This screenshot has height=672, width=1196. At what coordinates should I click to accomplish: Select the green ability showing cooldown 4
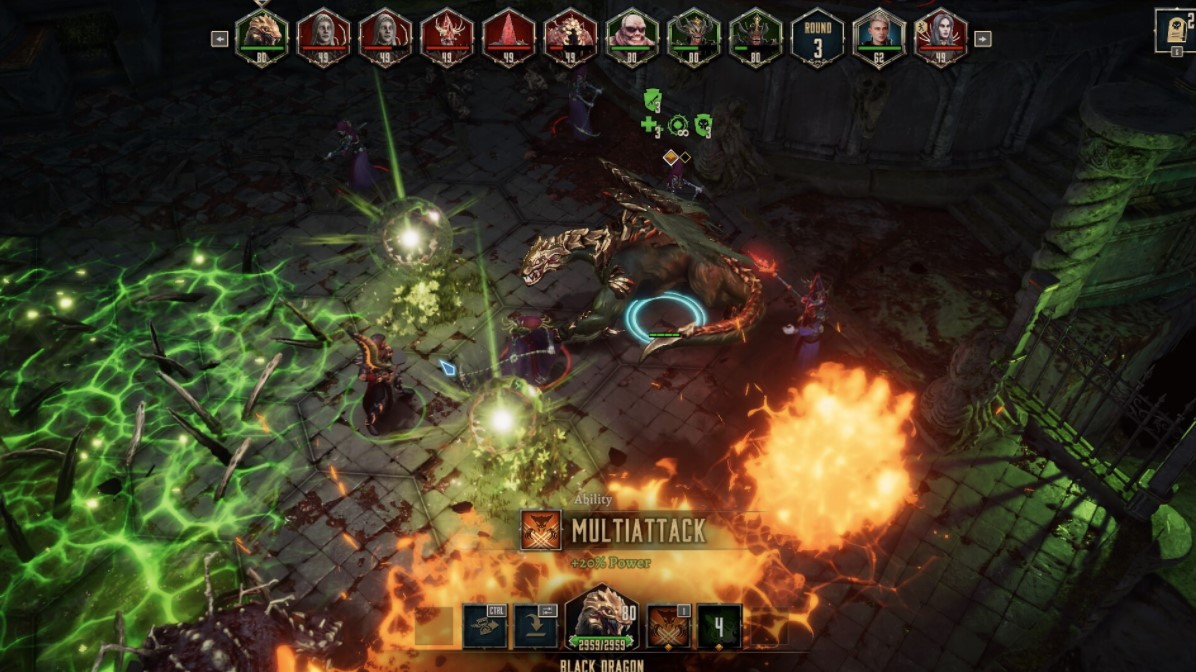pyautogui.click(x=719, y=626)
